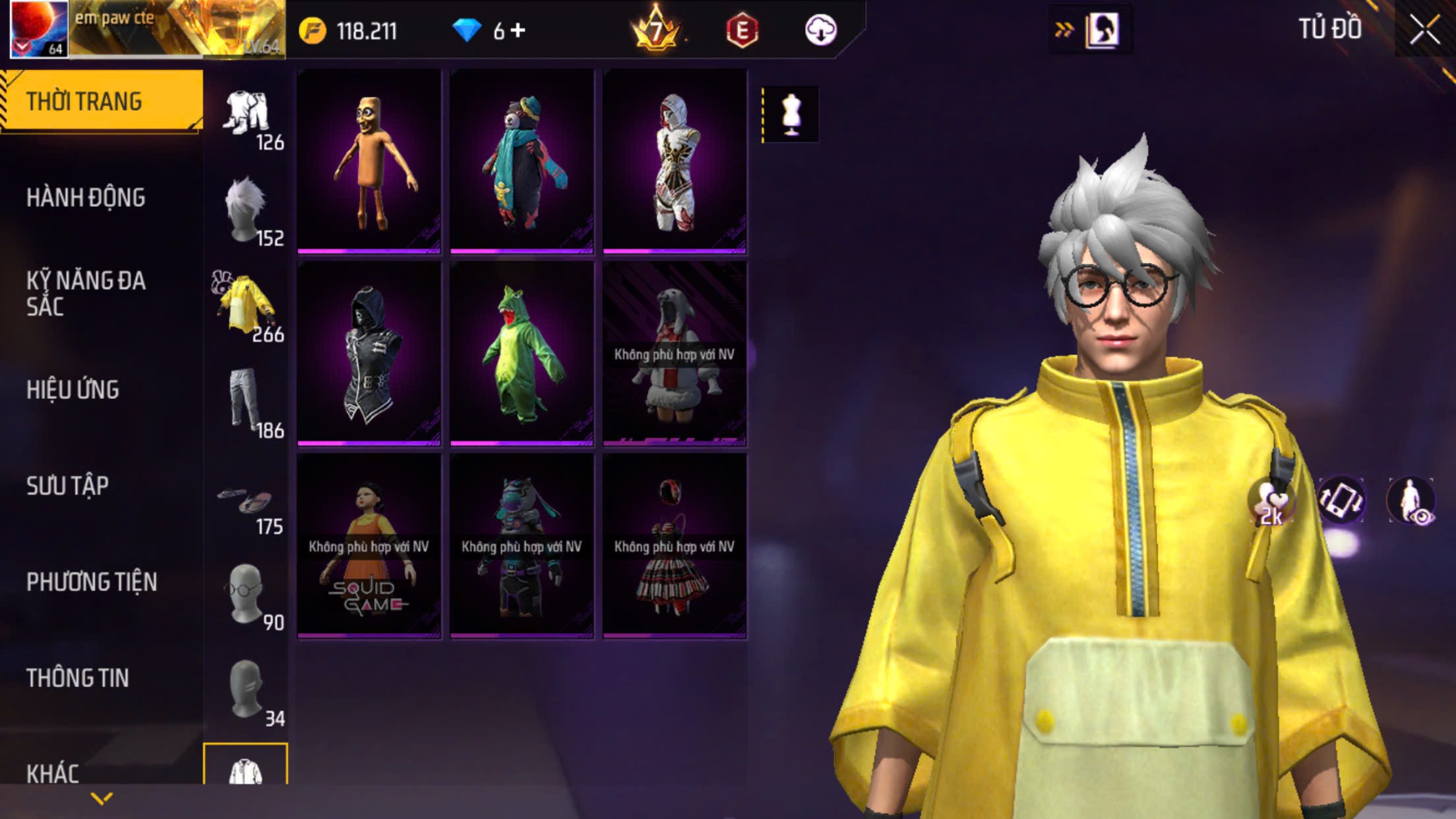Switch to the shoes category with 175
Viewport: 1456px width, 819px height.
point(247,506)
